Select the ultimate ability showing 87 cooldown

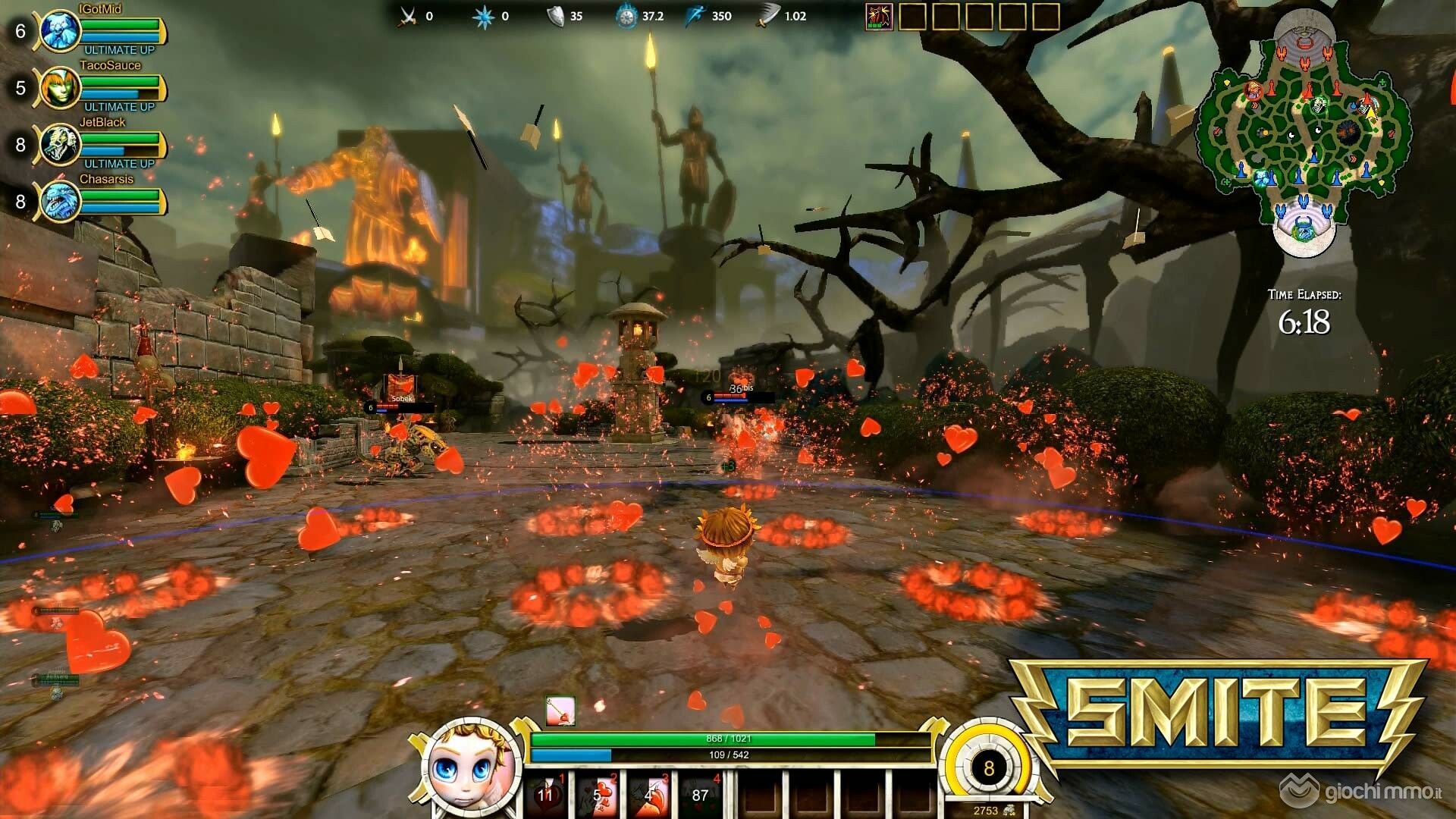click(701, 795)
